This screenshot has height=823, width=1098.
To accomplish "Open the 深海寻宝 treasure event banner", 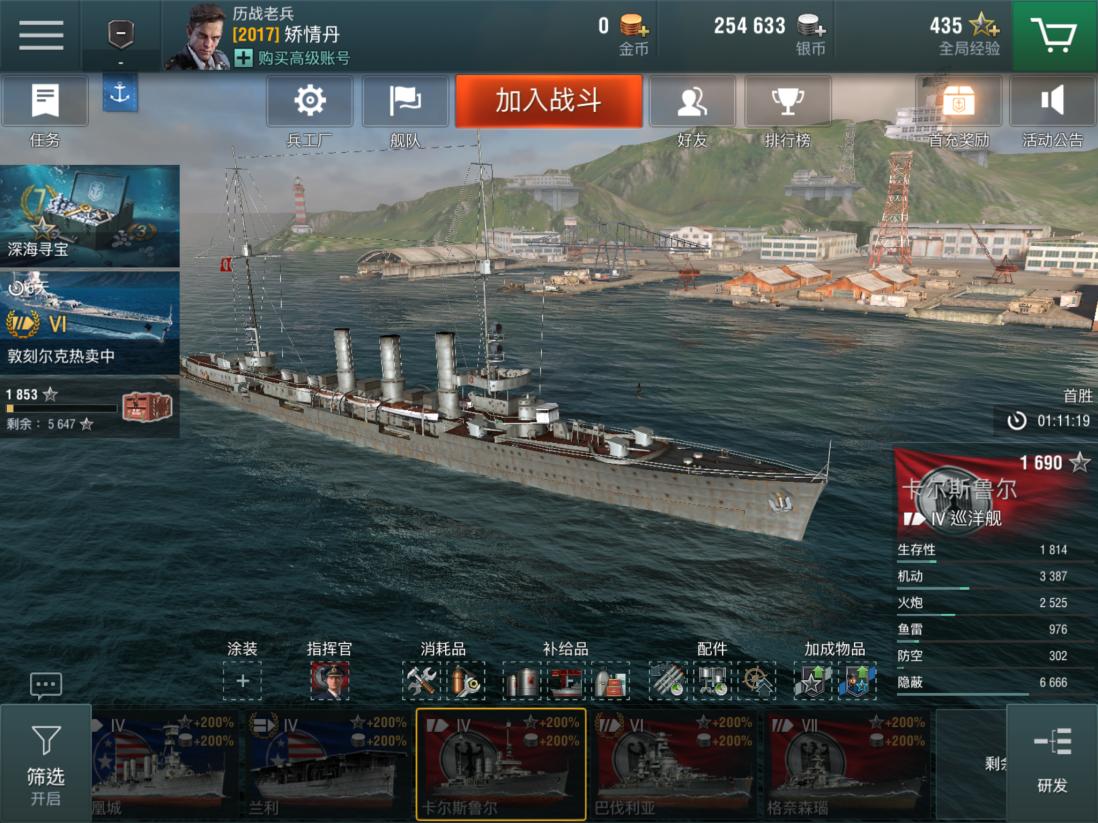I will [90, 216].
